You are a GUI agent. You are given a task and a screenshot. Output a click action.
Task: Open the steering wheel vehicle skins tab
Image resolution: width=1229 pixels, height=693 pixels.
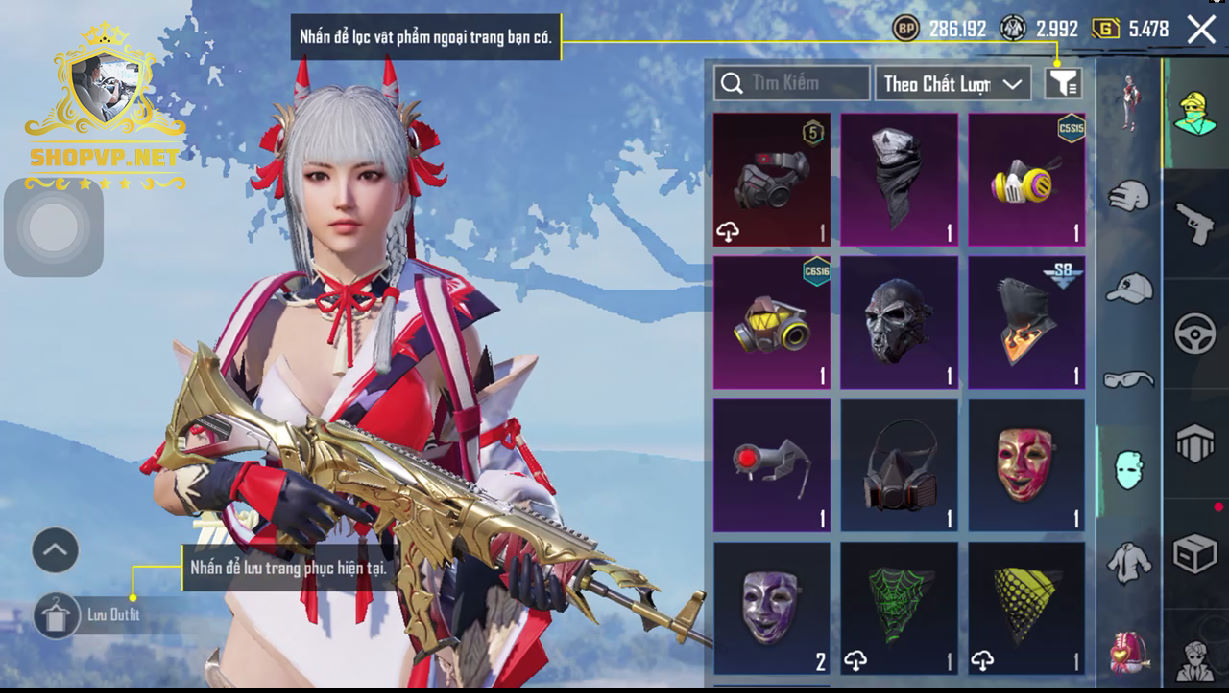(1195, 333)
